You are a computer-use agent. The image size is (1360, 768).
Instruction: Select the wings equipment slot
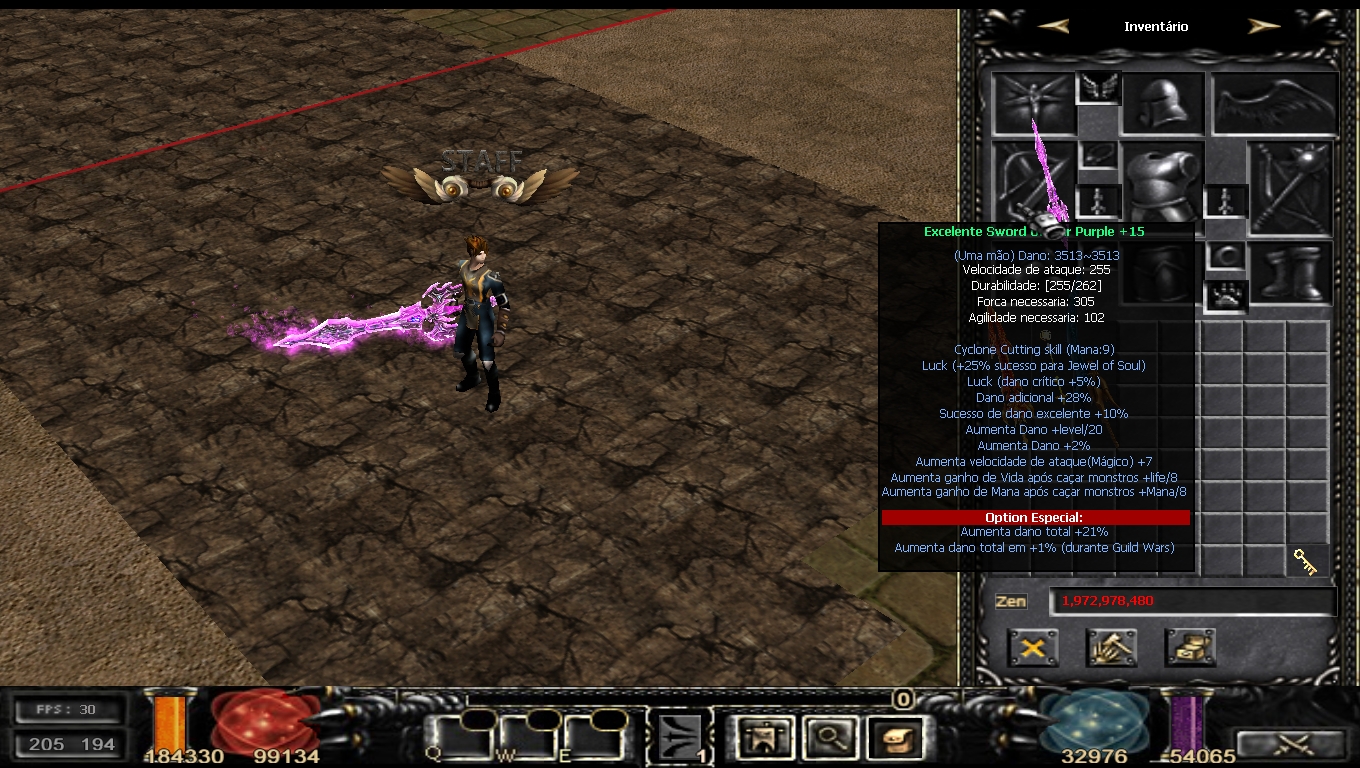1275,104
